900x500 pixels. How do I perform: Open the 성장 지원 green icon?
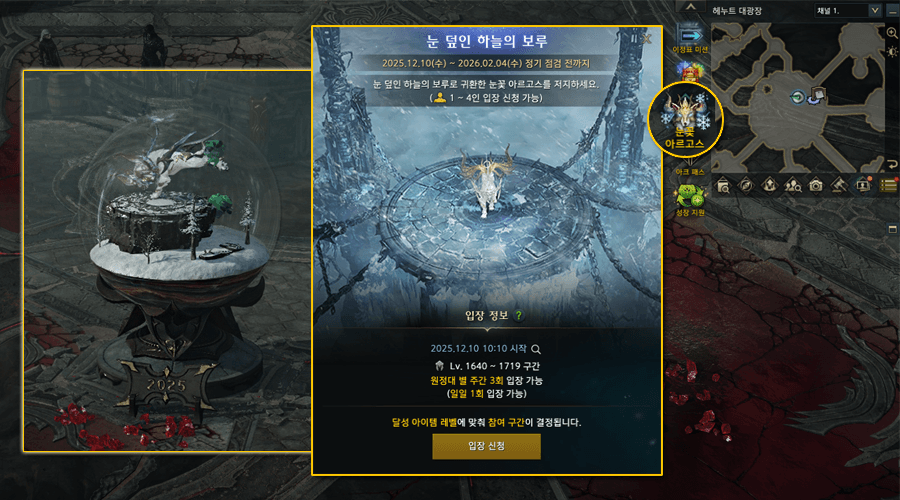click(692, 196)
